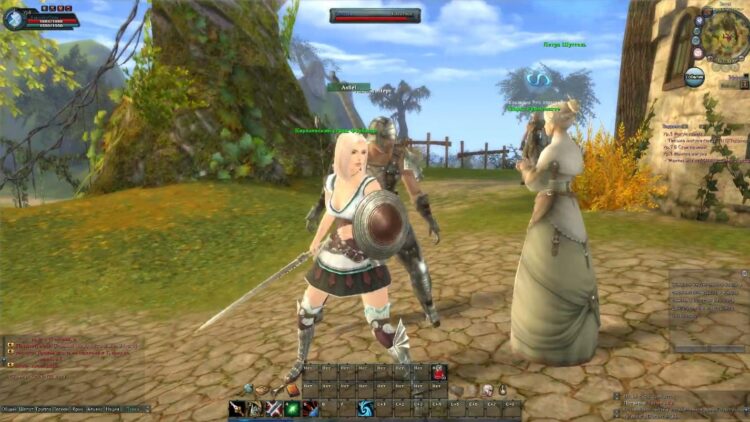Use the crossed red blades skill

[x=273, y=408]
